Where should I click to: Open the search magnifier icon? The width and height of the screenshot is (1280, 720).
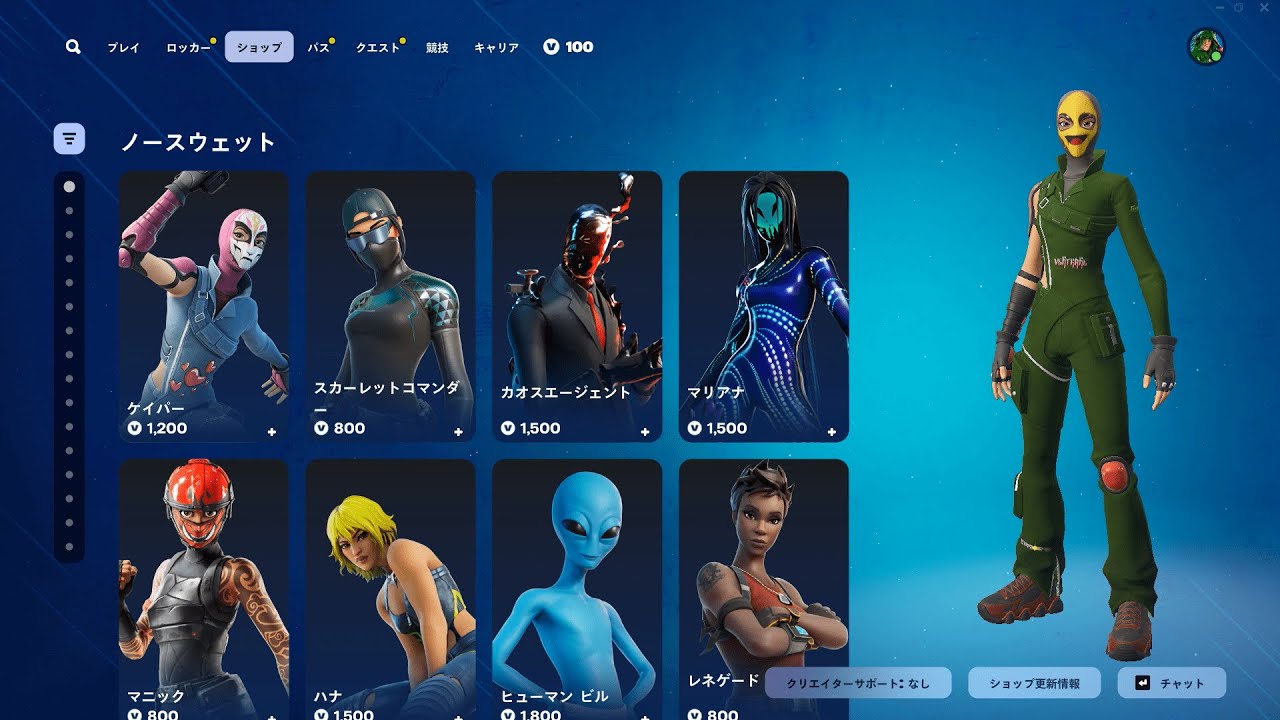click(73, 47)
